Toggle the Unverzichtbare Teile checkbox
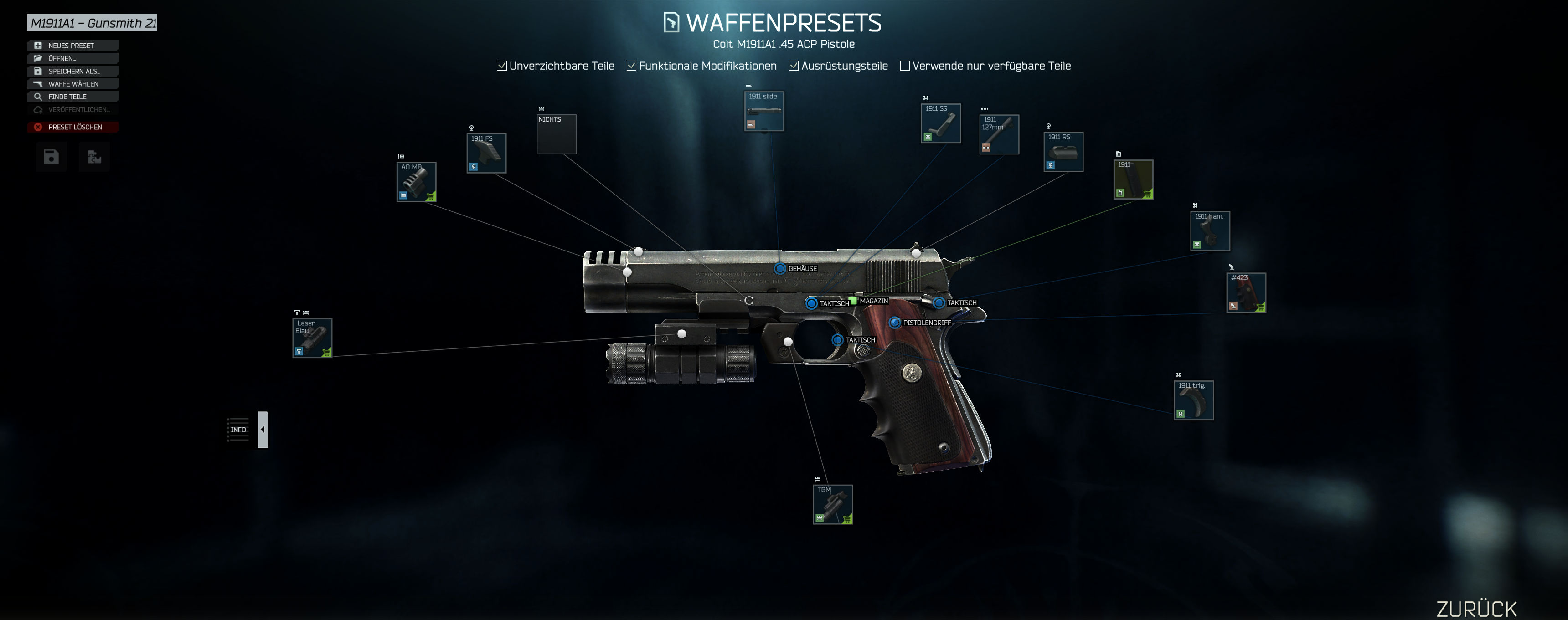 click(502, 66)
